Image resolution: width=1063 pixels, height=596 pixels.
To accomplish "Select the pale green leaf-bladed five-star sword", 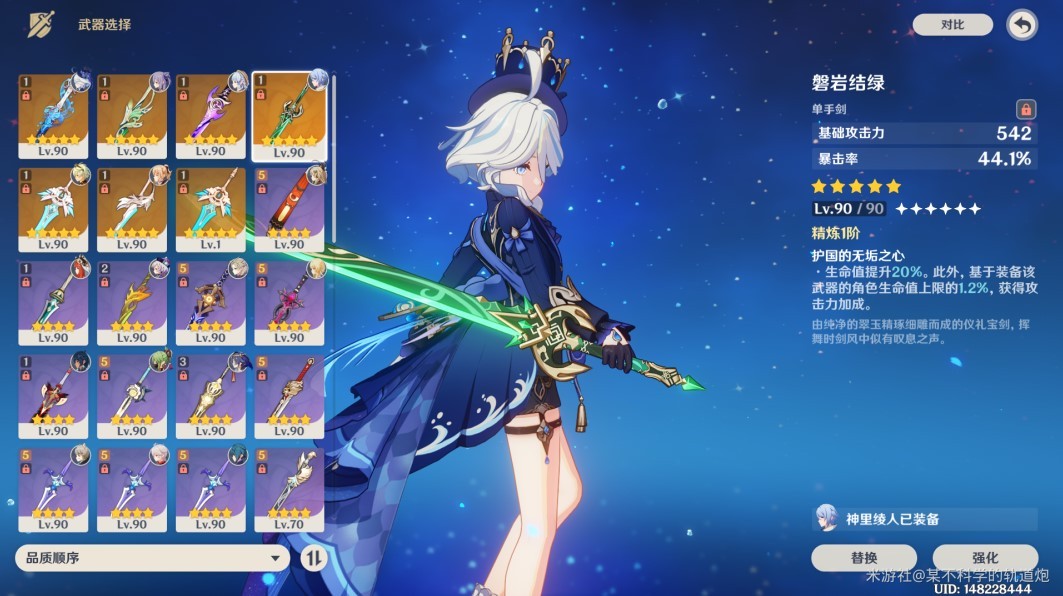I will 132,115.
